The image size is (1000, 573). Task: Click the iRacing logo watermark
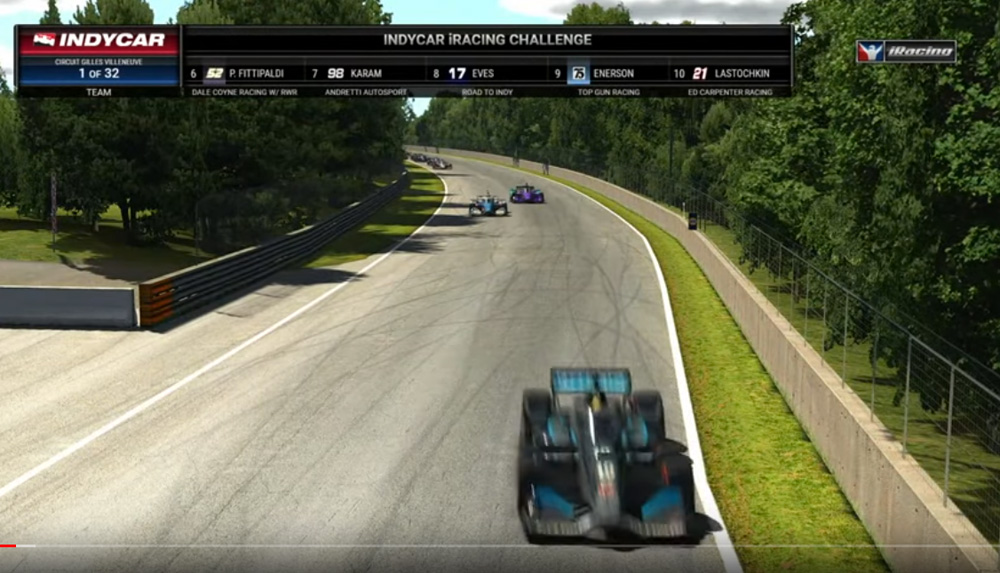(906, 51)
